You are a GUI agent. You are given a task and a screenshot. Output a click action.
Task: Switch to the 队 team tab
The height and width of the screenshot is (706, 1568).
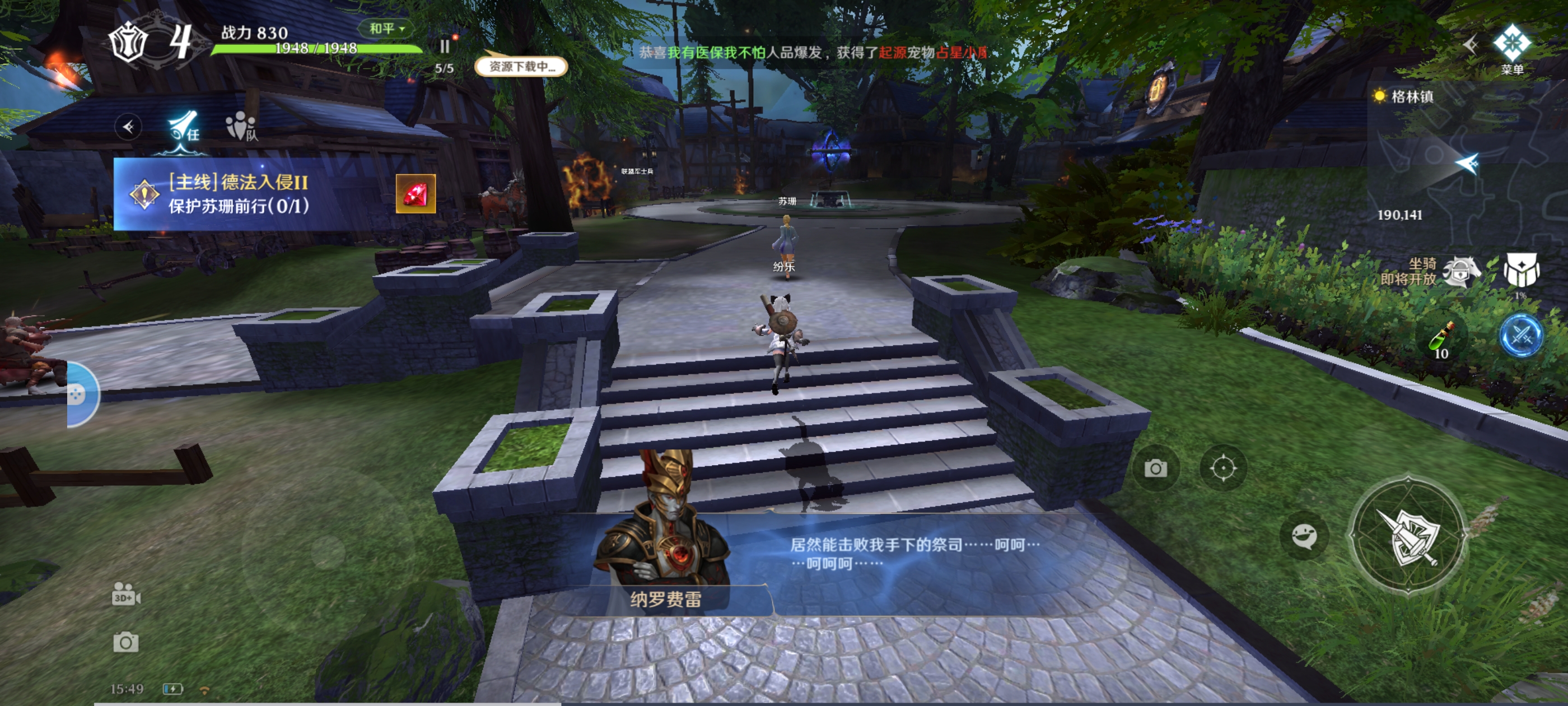(242, 127)
